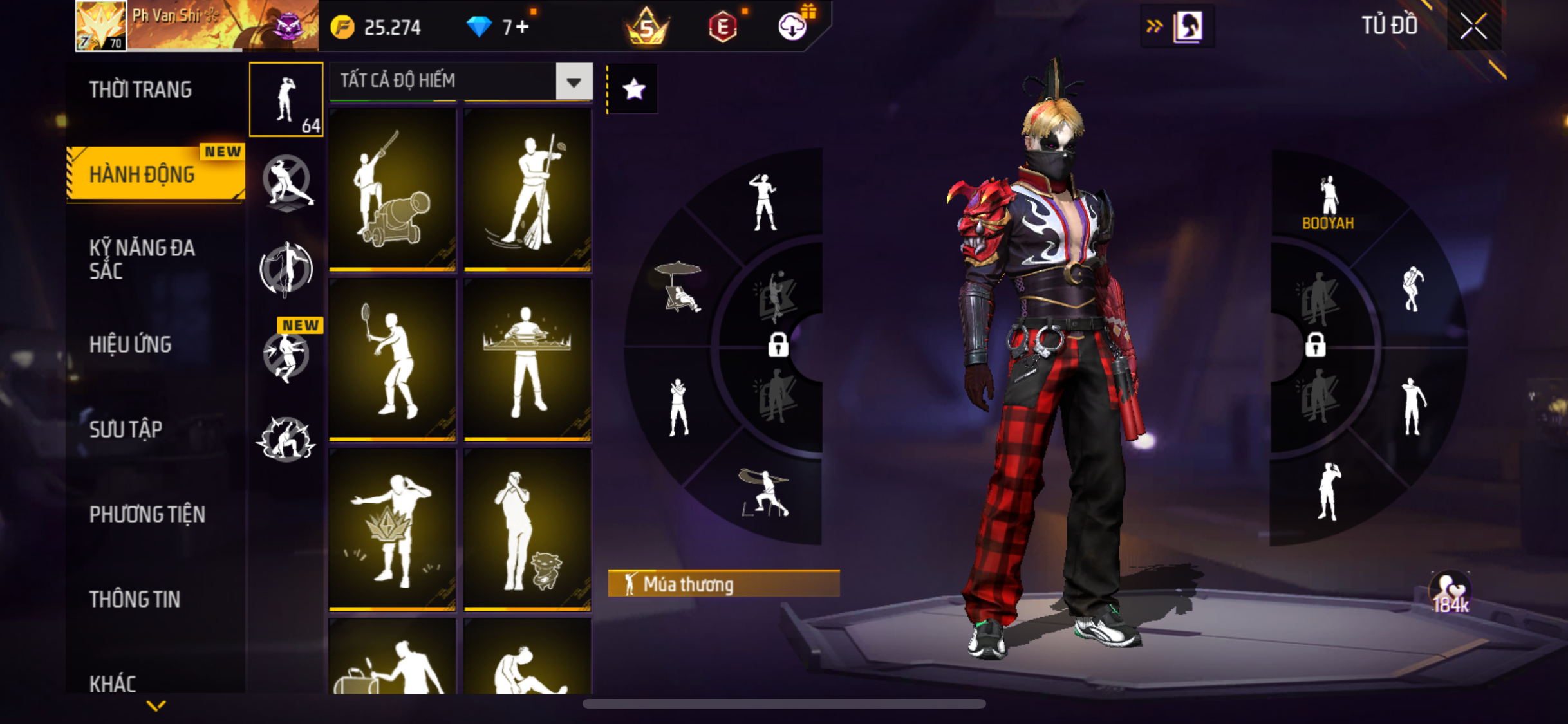Viewport: 1568px width, 724px height.
Task: Click the BOOYAH emote wheel slot
Action: (x=1327, y=203)
